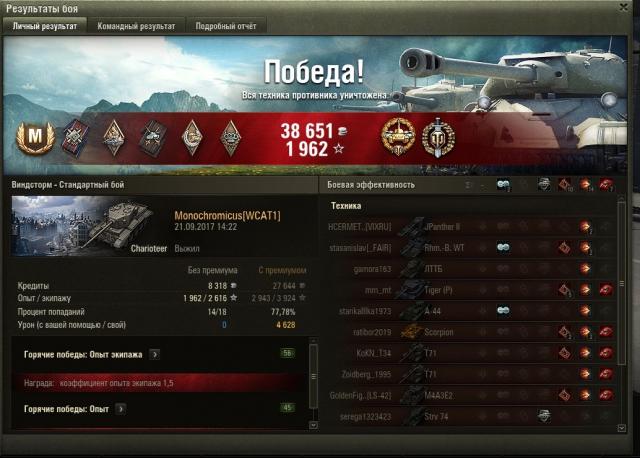The height and width of the screenshot is (458, 640).
Task: Expand Горячие победы: Опыт экипажа arrow
Action: [154, 354]
